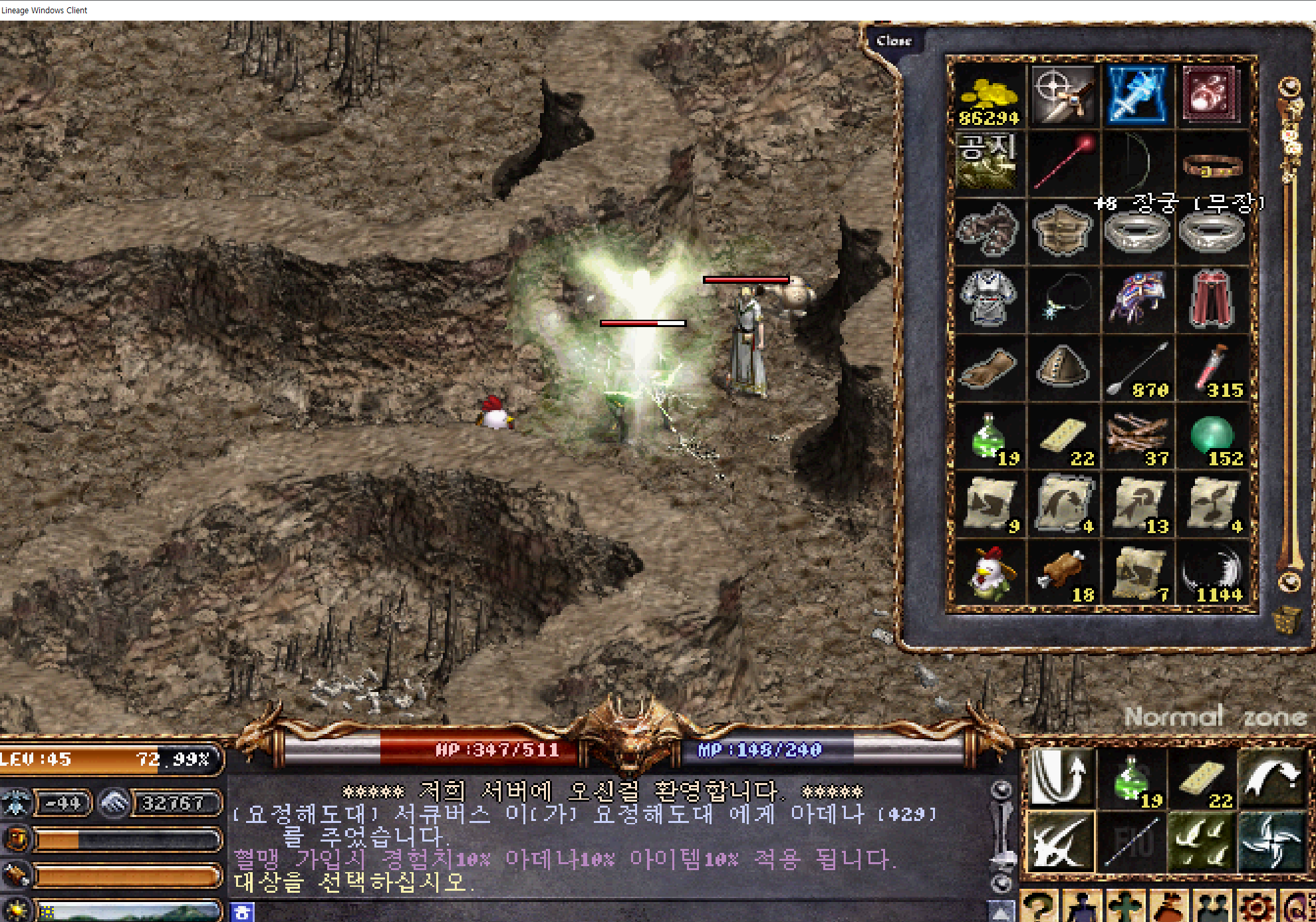Click the inventory trash basket icon
Image resolution: width=1316 pixels, height=922 pixels.
tap(1287, 620)
